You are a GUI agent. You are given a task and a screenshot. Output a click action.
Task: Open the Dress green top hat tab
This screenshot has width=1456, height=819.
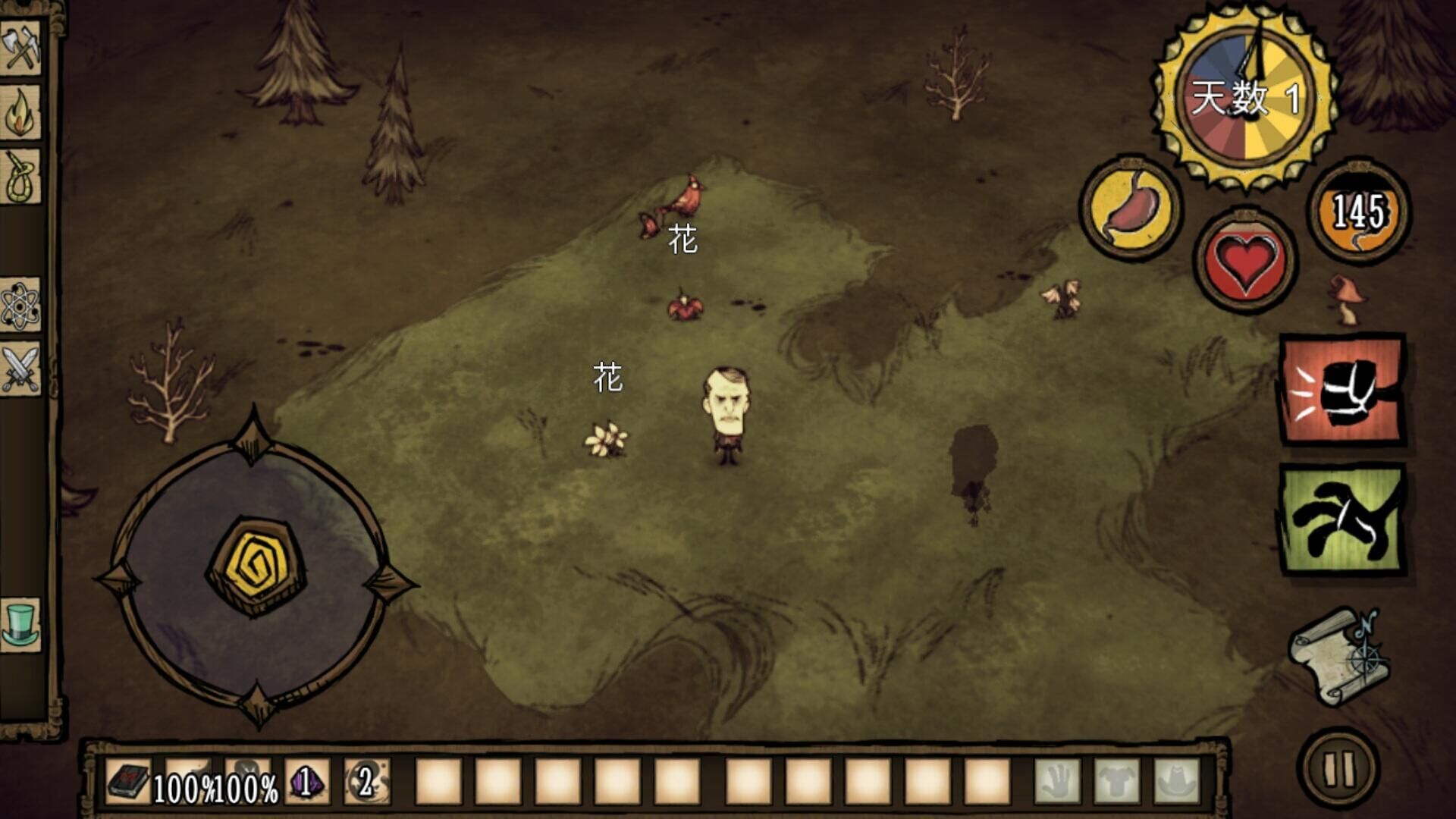coord(20,624)
